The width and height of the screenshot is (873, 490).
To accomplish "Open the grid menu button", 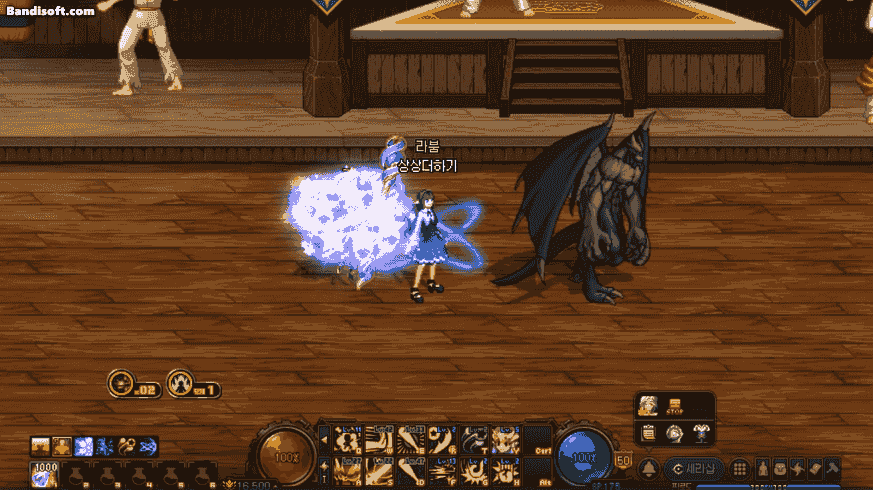I will click(x=739, y=468).
